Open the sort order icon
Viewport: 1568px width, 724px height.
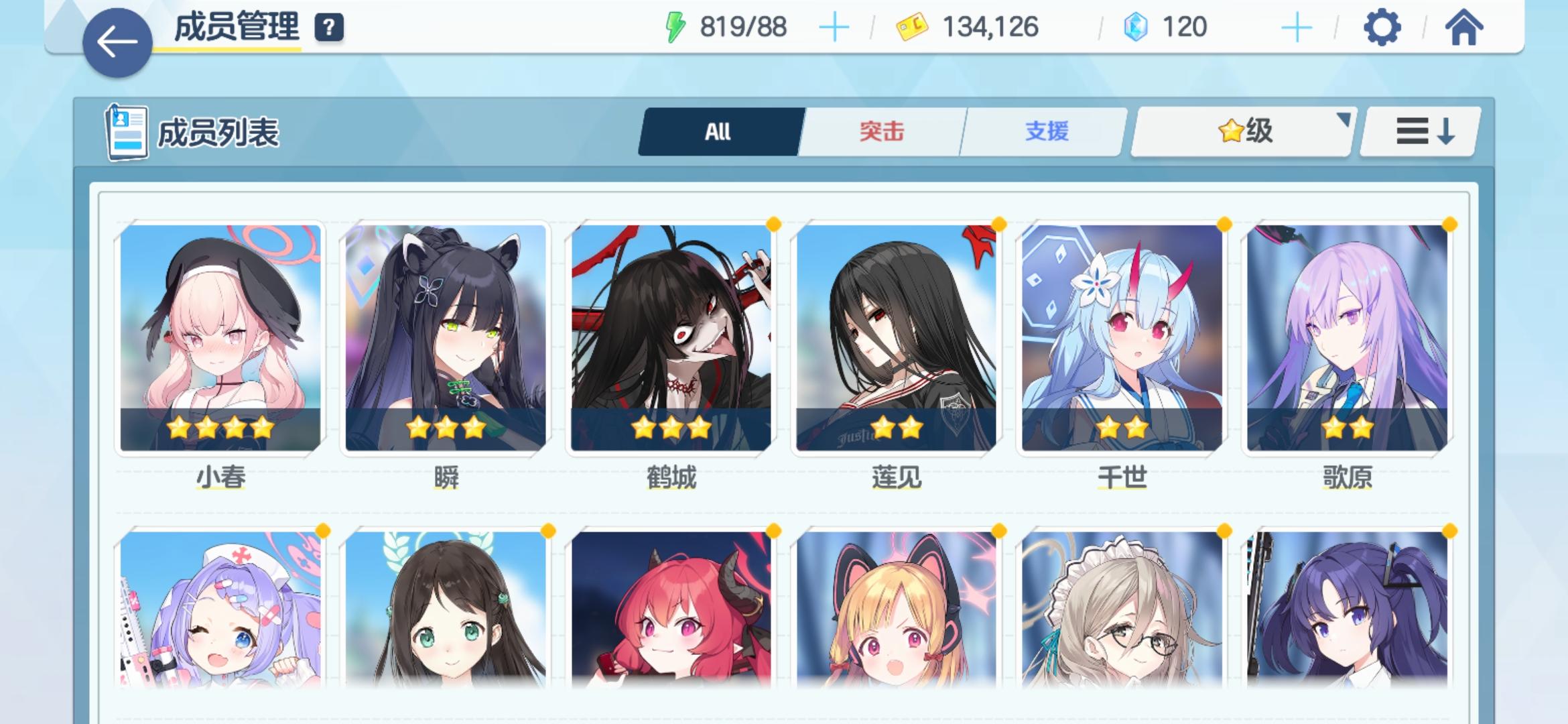tap(1418, 131)
